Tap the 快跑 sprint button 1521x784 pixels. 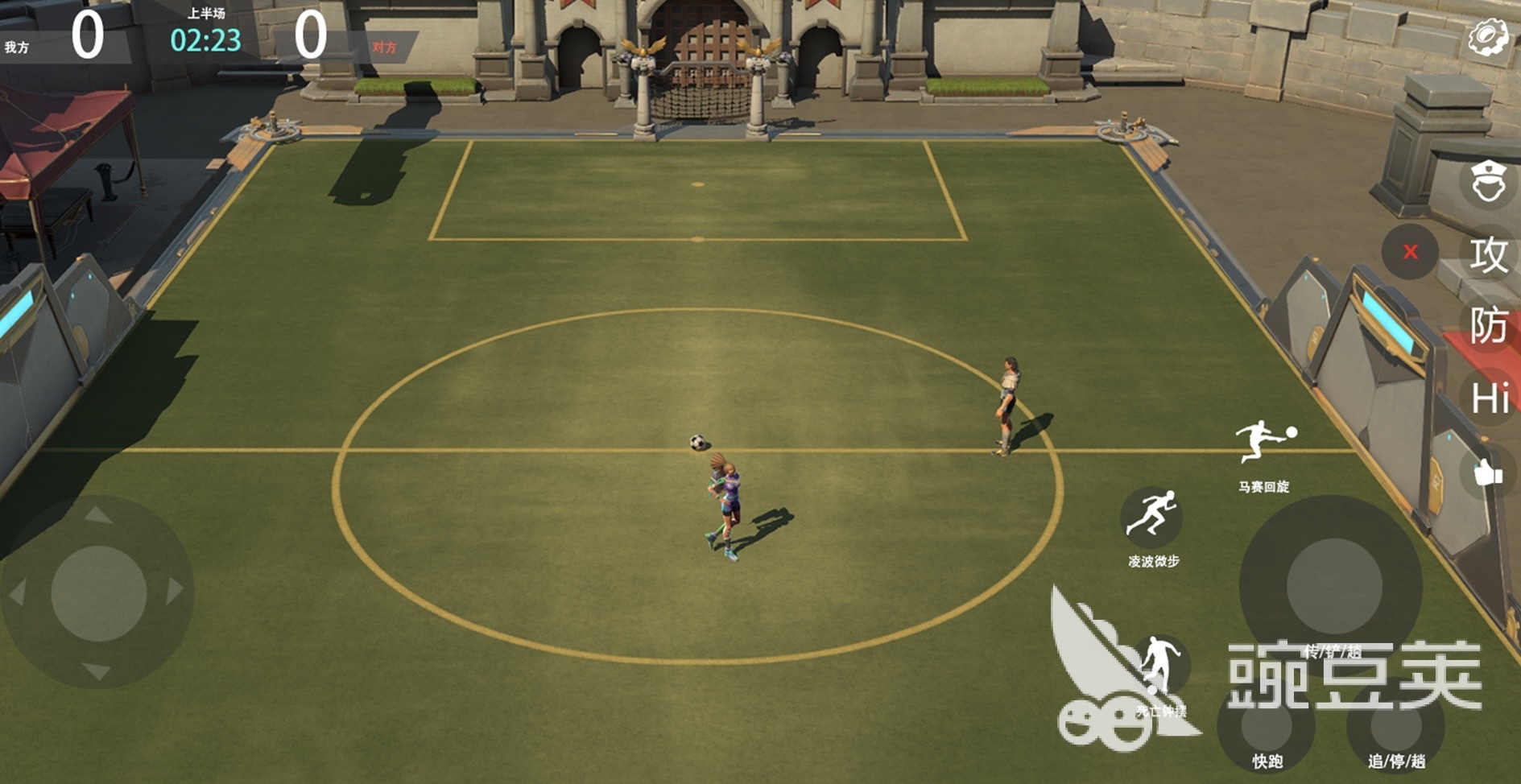(1267, 727)
